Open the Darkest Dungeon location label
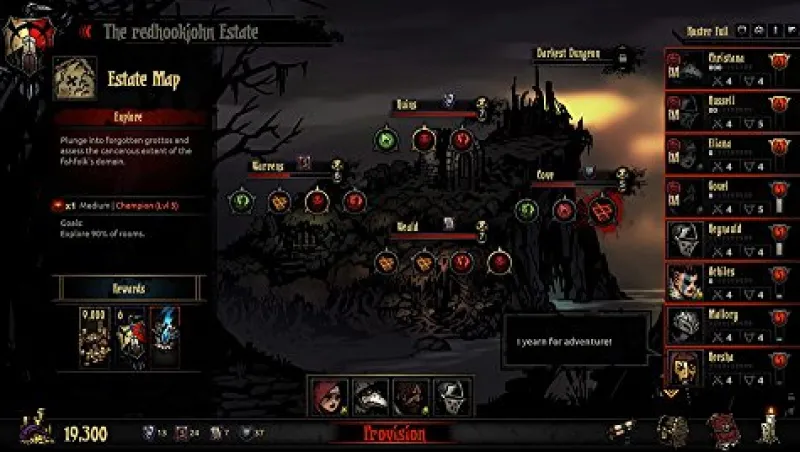The image size is (800, 452). click(564, 54)
